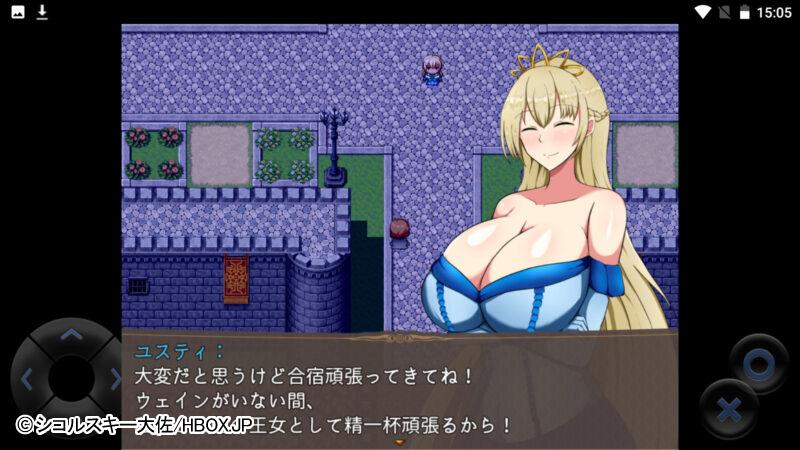
Task: Tap the blue X cancel button
Action: tap(730, 410)
